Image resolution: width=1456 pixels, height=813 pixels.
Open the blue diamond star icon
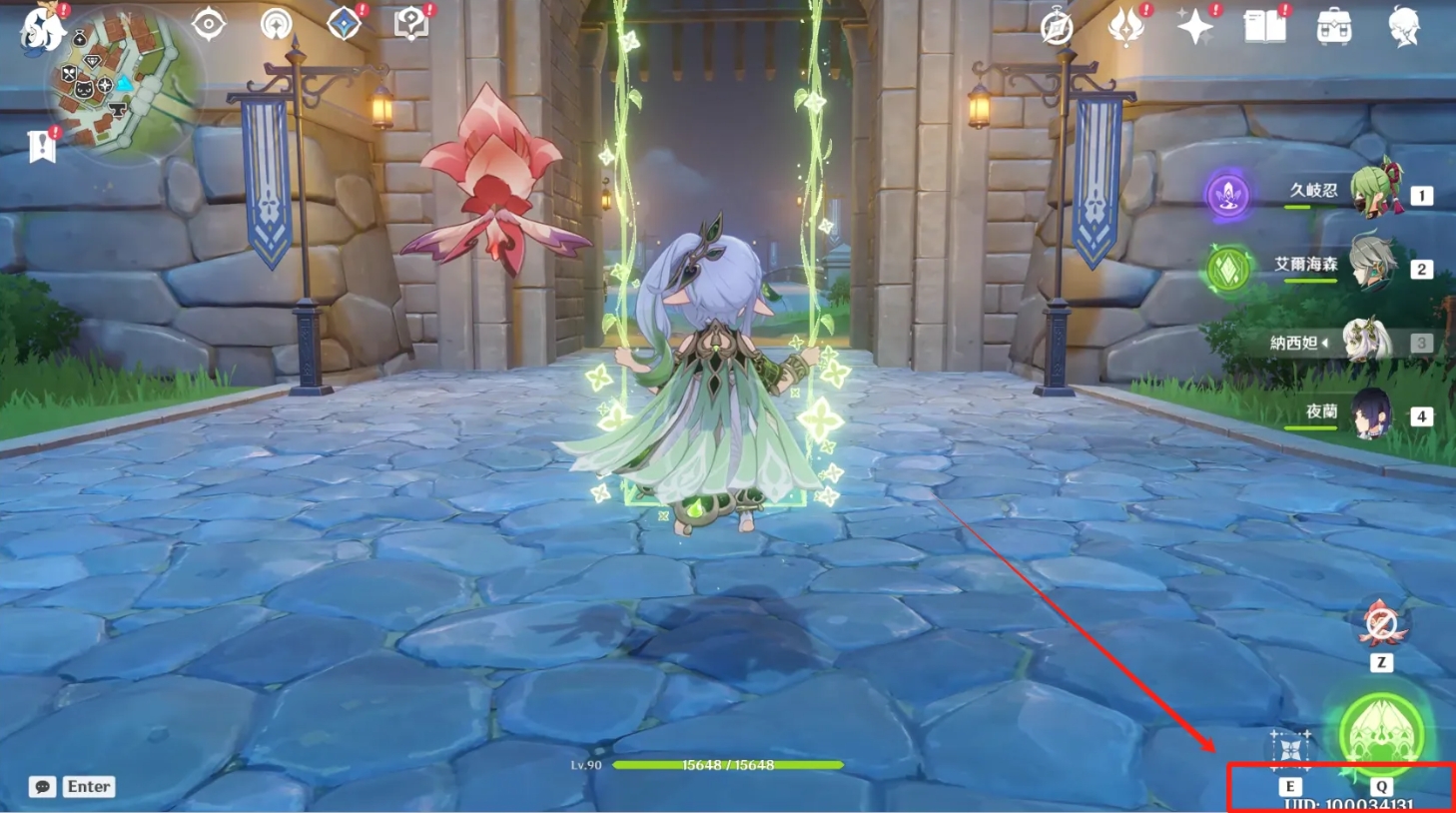tap(344, 24)
